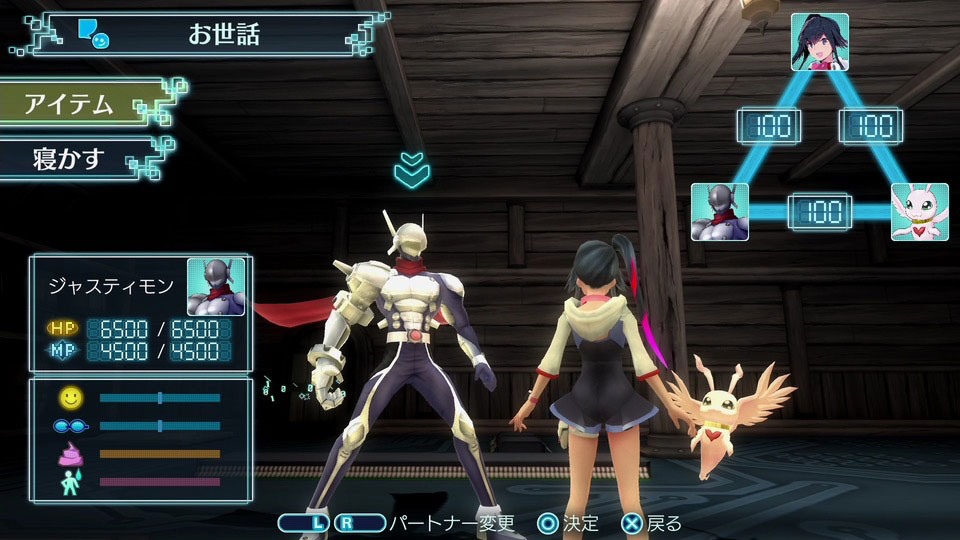Choose the 寝かす (Put to sleep) option
The image size is (960, 540).
click(x=70, y=158)
